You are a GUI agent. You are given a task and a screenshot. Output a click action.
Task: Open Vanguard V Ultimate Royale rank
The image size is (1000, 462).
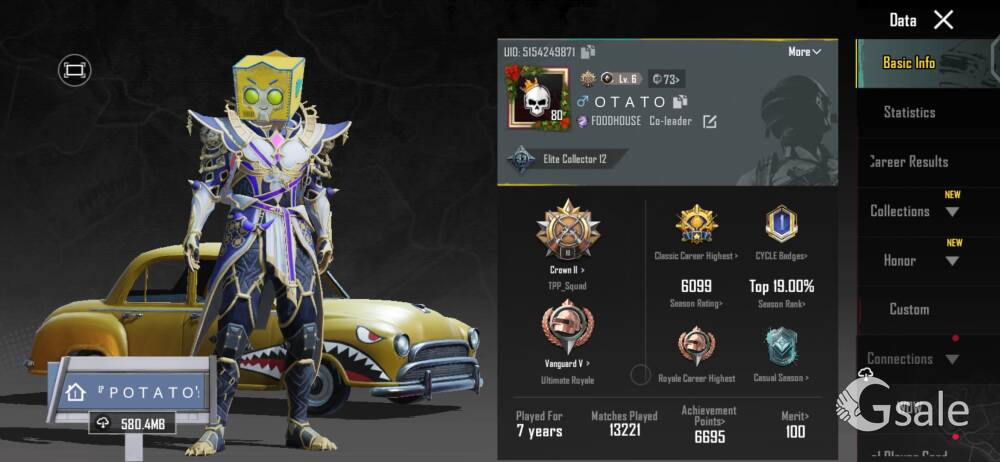(x=567, y=336)
